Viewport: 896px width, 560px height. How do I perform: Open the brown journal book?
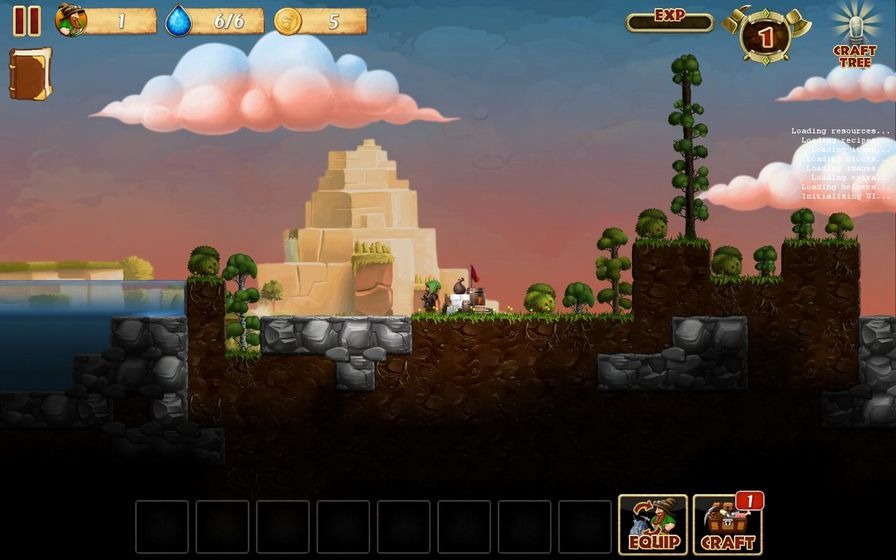pyautogui.click(x=29, y=74)
